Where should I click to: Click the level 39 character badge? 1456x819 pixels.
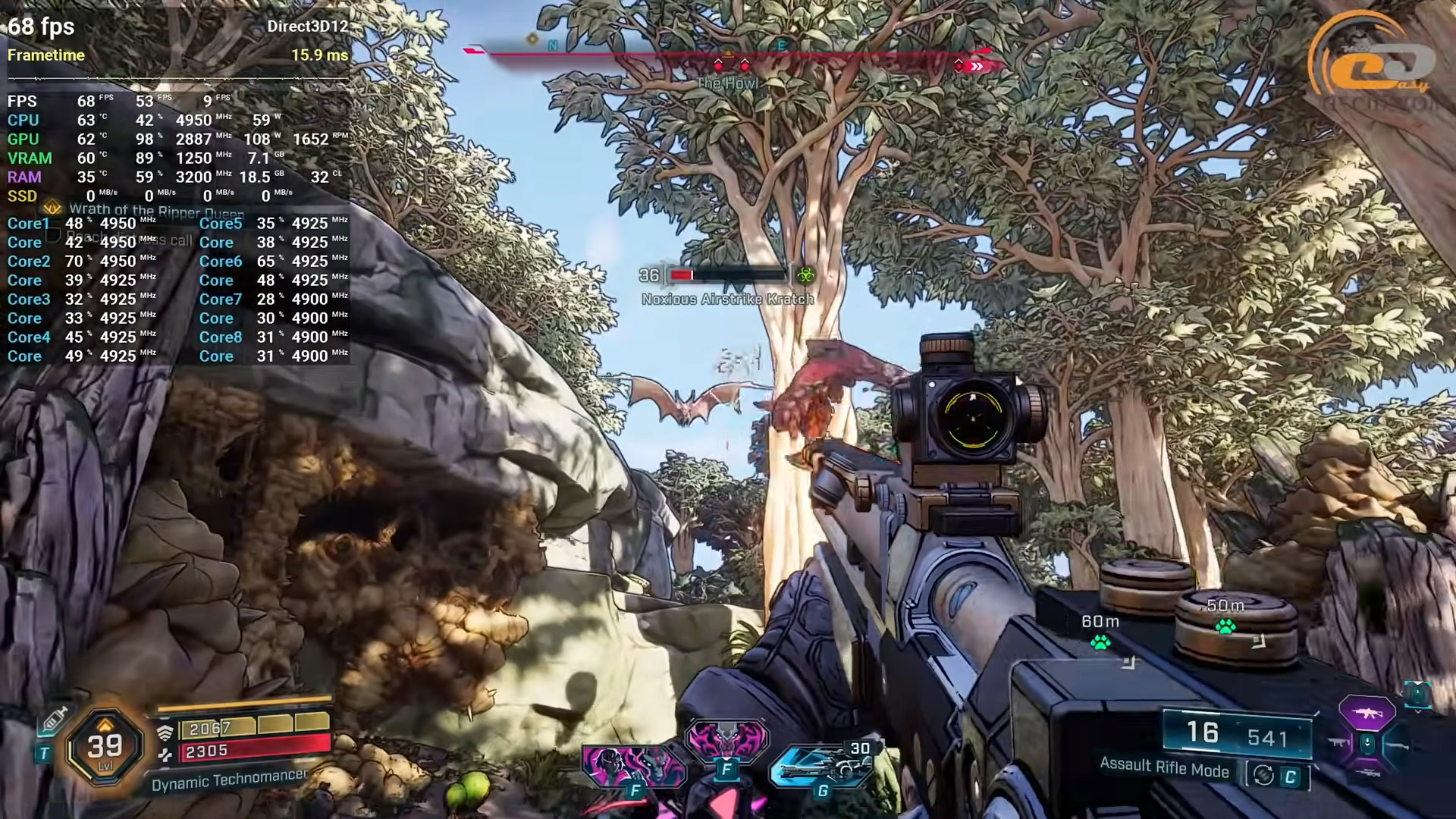(x=105, y=746)
